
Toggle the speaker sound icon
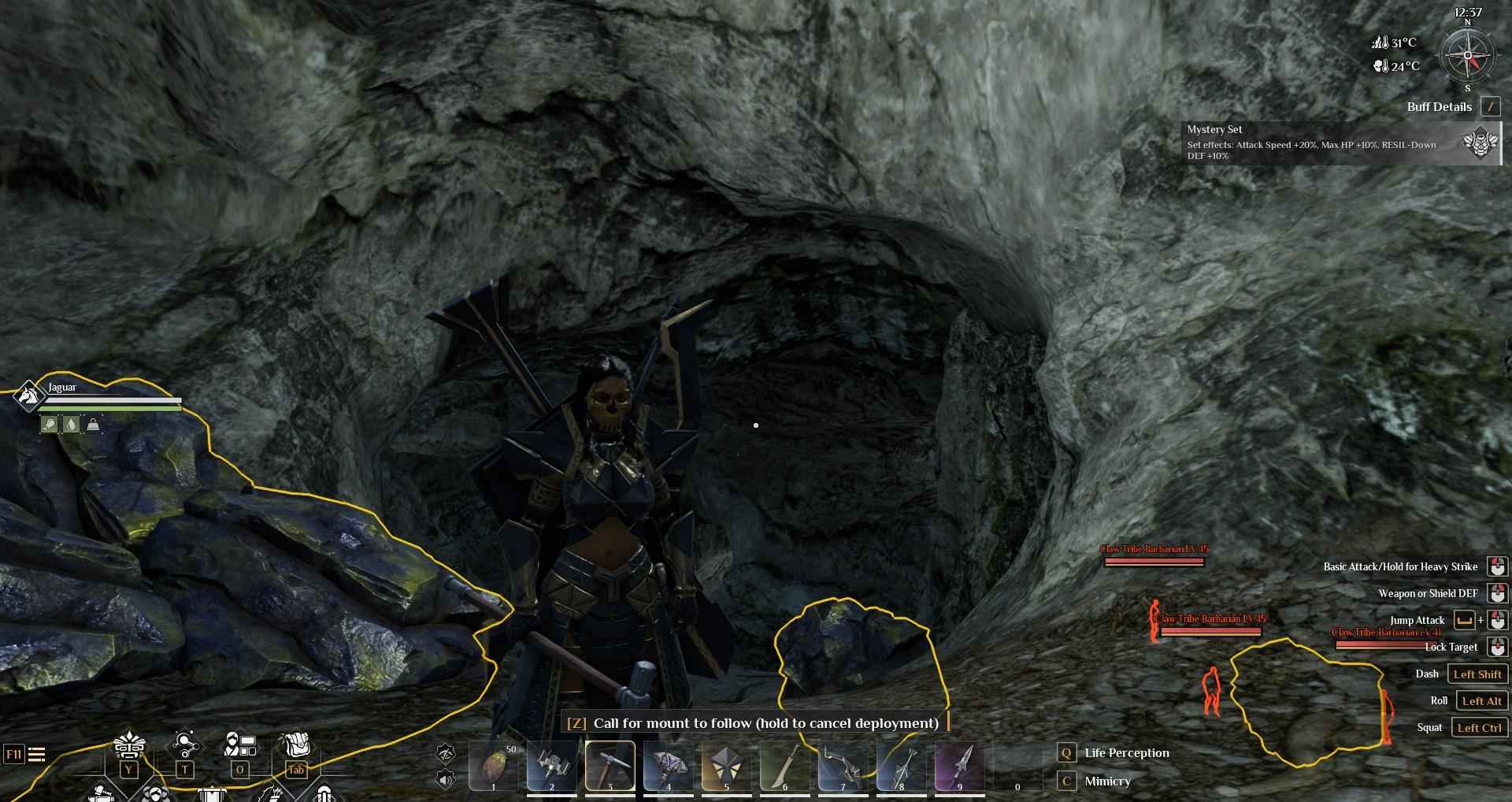pyautogui.click(x=446, y=780)
